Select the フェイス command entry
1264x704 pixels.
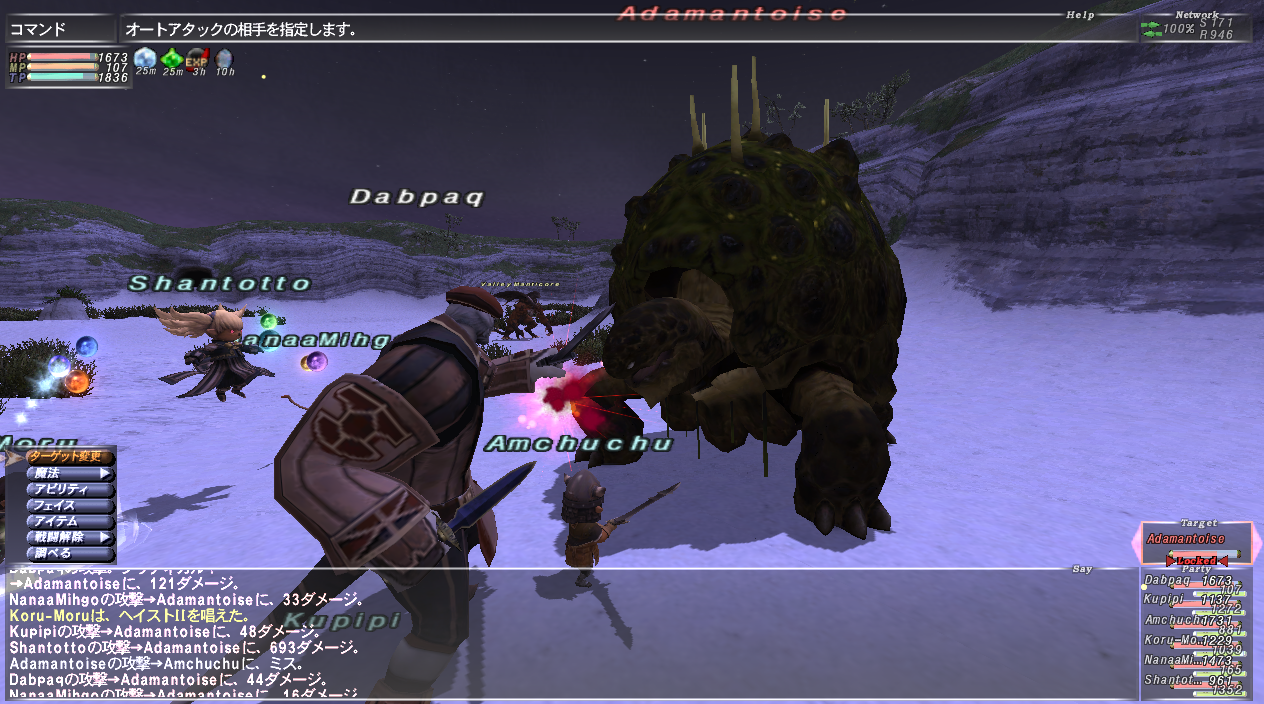[70, 505]
